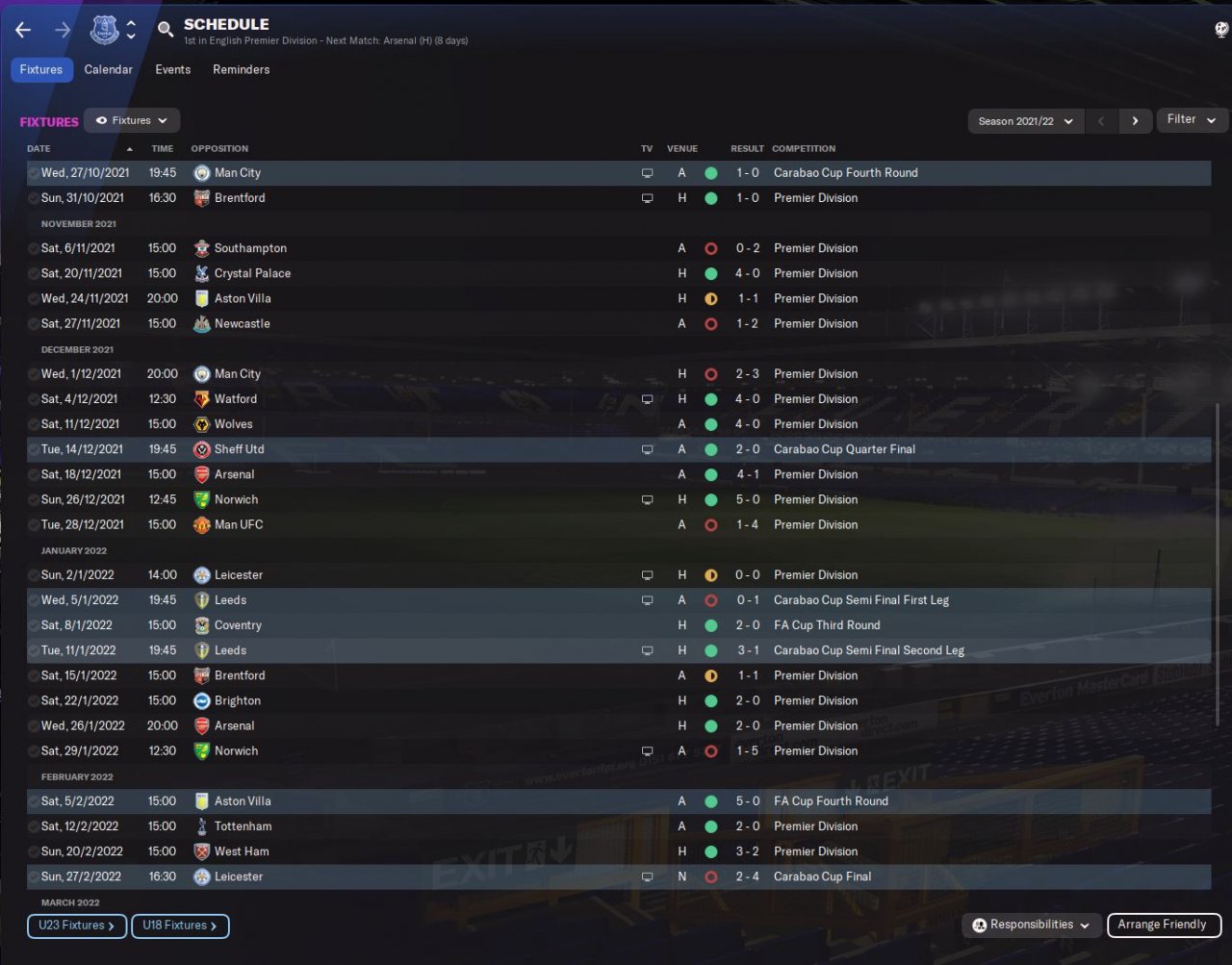
Task: Show the Reminders tab
Action: (x=241, y=69)
